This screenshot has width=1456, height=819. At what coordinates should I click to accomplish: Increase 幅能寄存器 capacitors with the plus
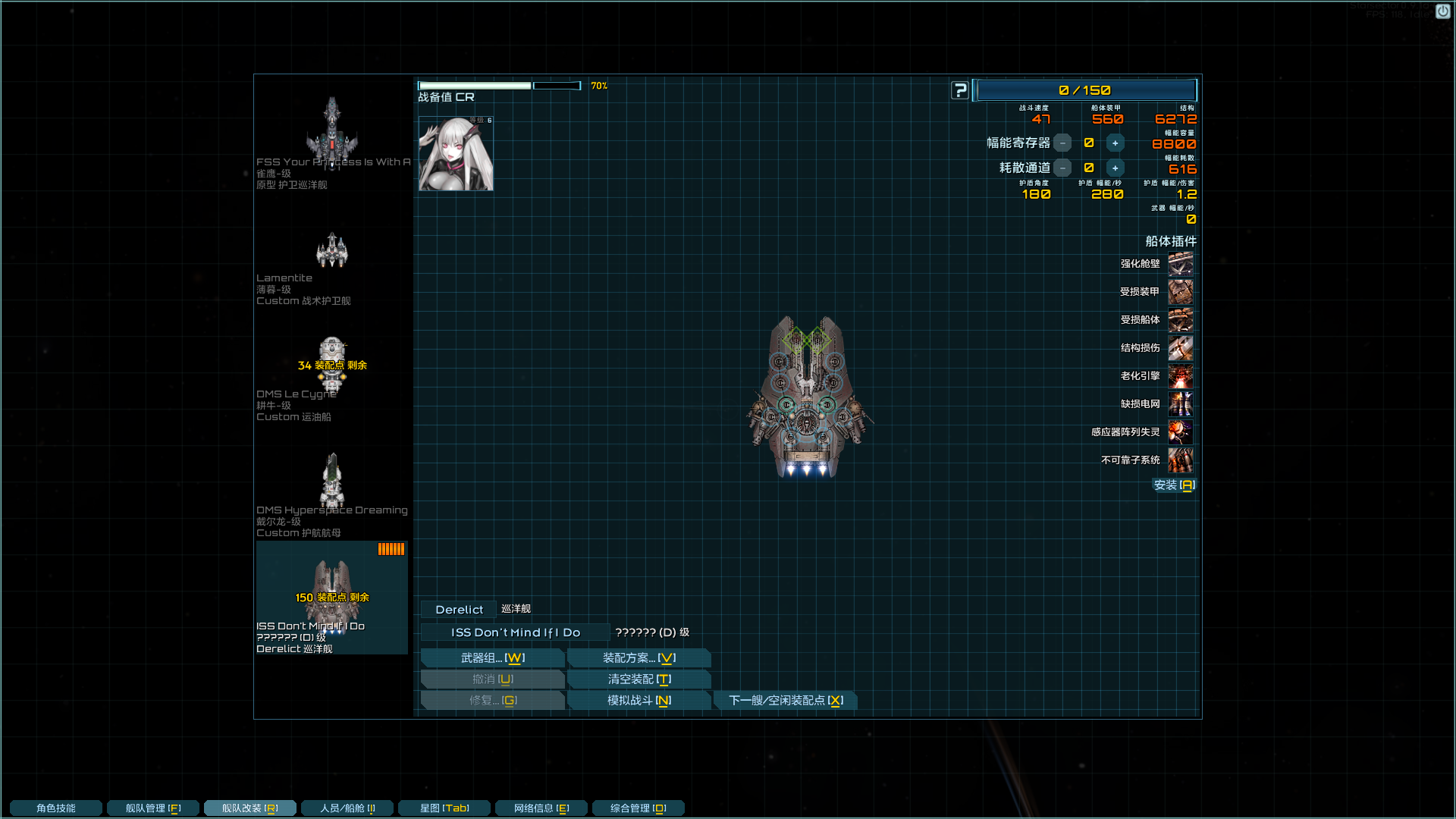click(x=1115, y=143)
